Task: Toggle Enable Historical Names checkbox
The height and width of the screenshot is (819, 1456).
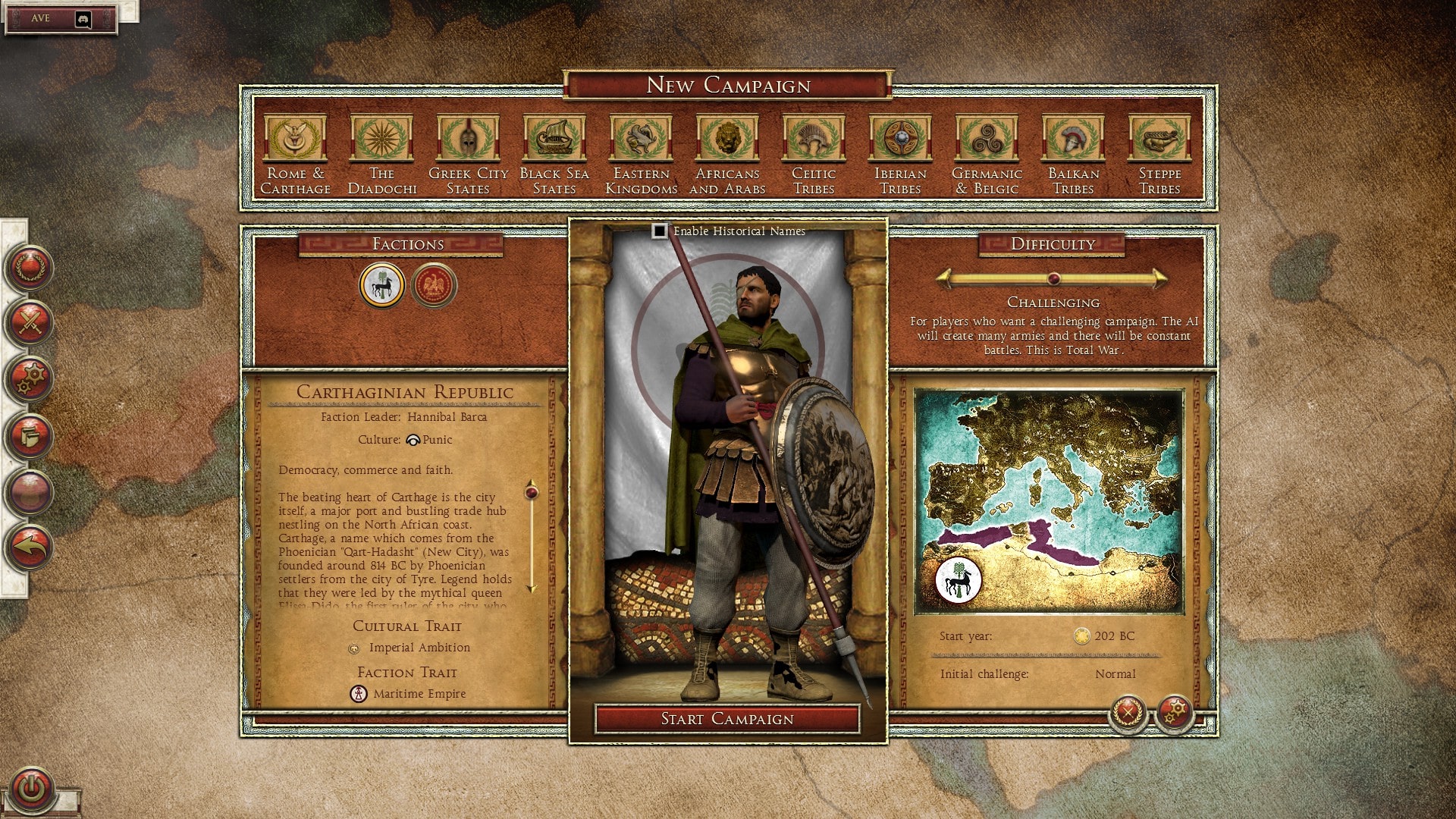Action: pyautogui.click(x=660, y=231)
